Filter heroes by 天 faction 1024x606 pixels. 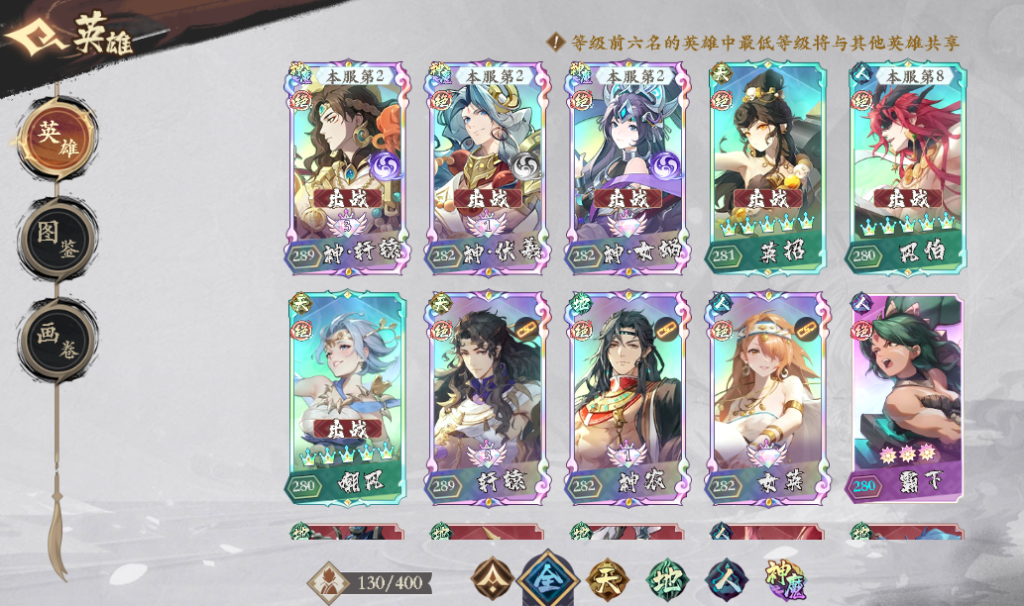click(606, 577)
